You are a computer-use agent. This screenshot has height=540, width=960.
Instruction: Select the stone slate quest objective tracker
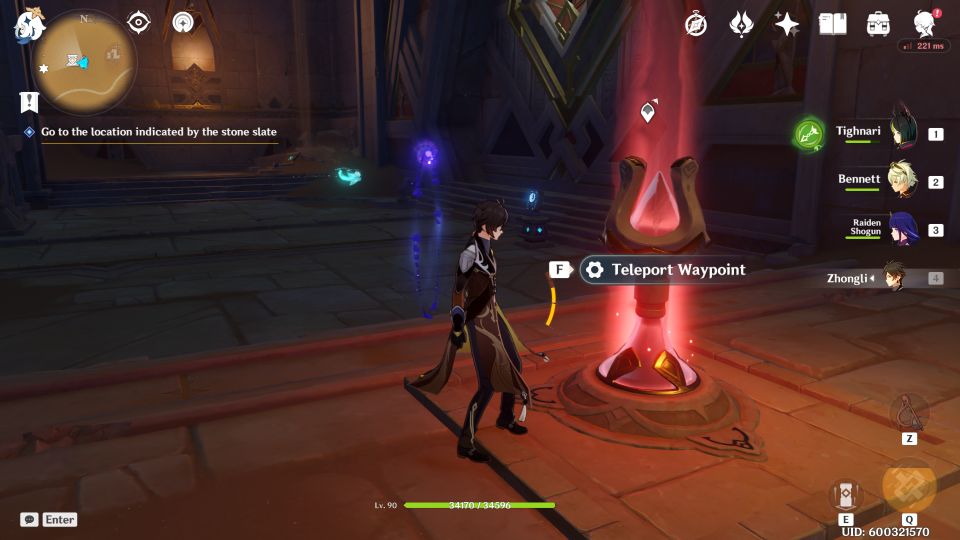click(x=158, y=132)
